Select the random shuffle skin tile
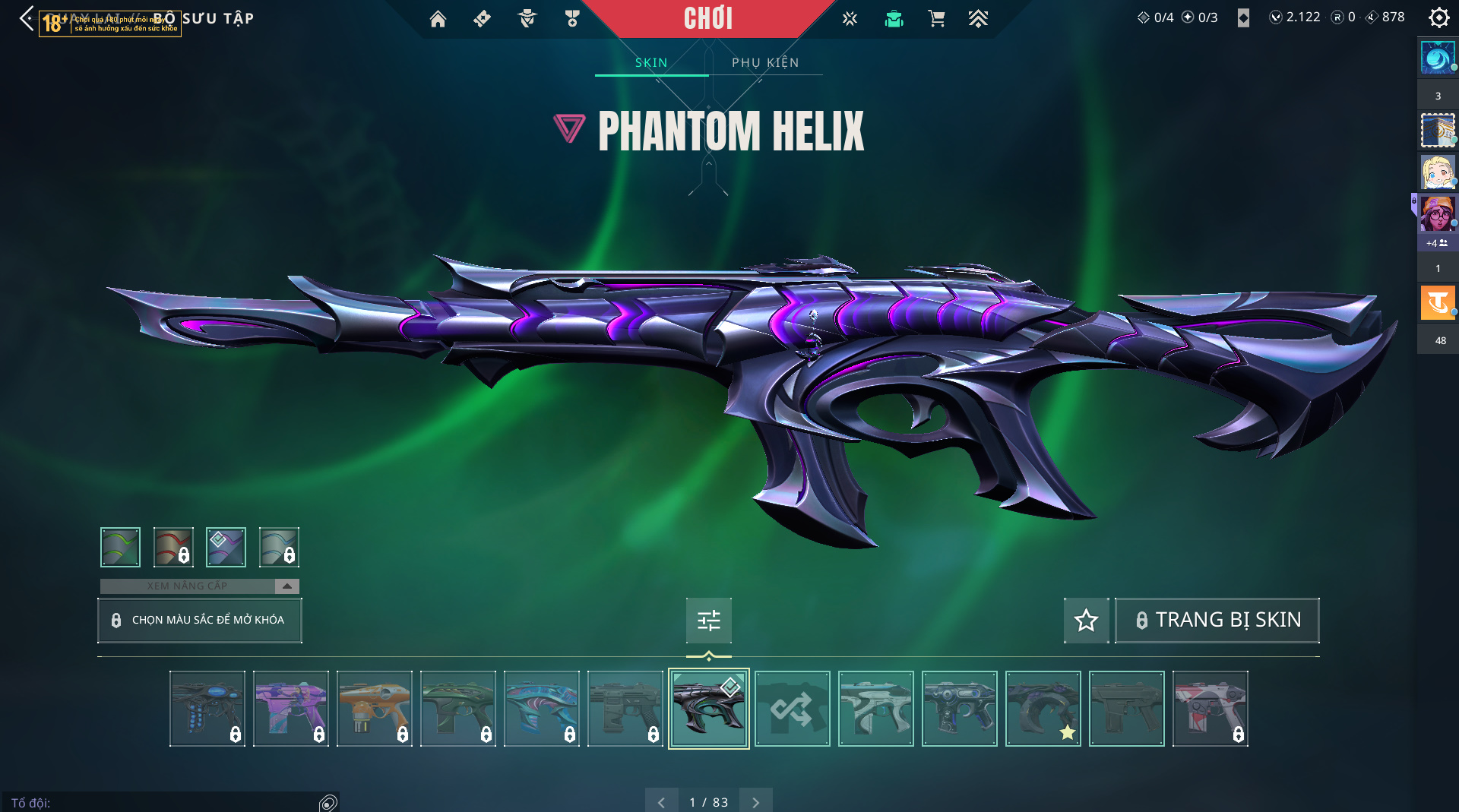This screenshot has width=1459, height=812. (792, 709)
